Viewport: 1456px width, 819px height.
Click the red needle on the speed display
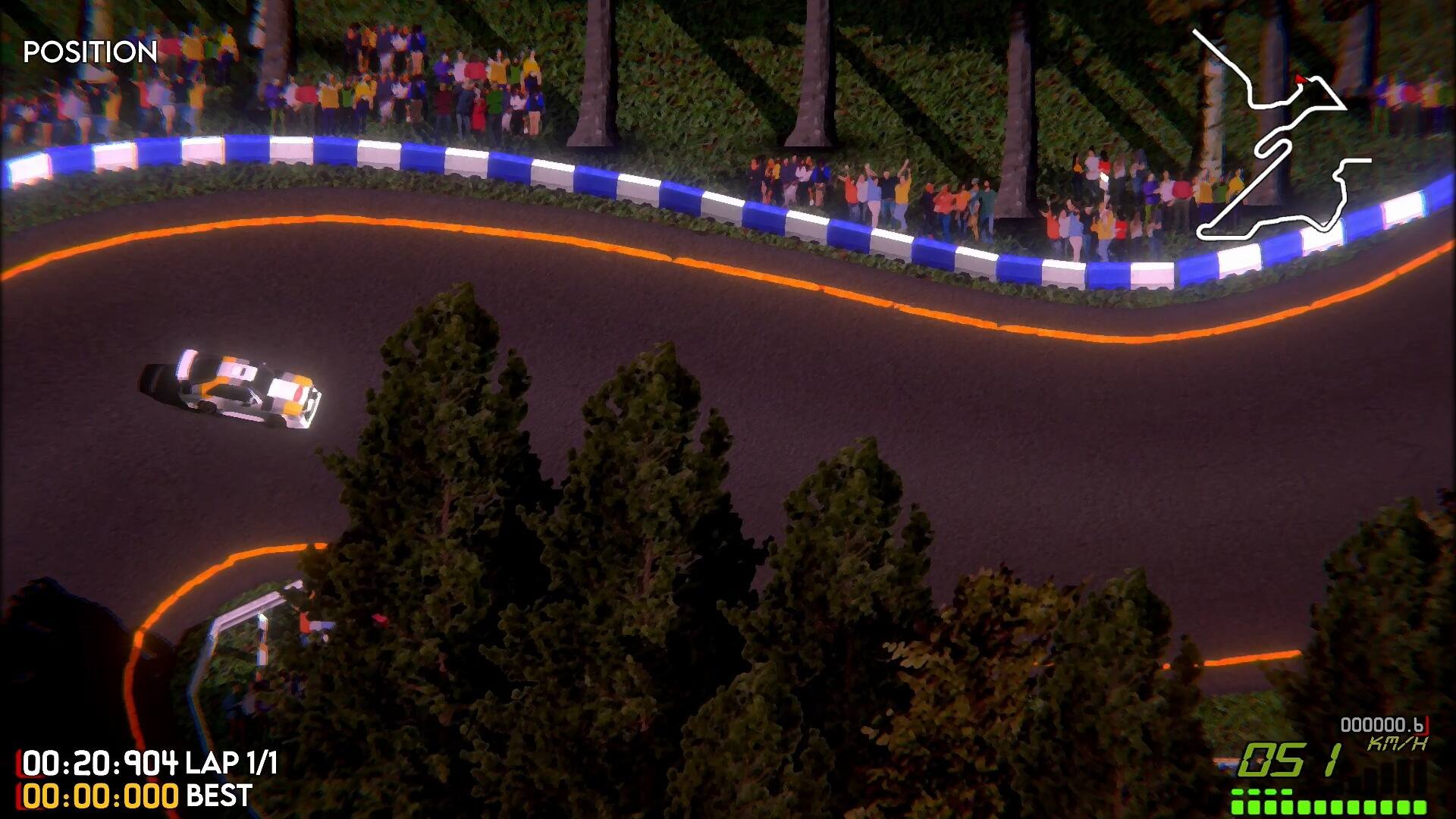click(1427, 726)
